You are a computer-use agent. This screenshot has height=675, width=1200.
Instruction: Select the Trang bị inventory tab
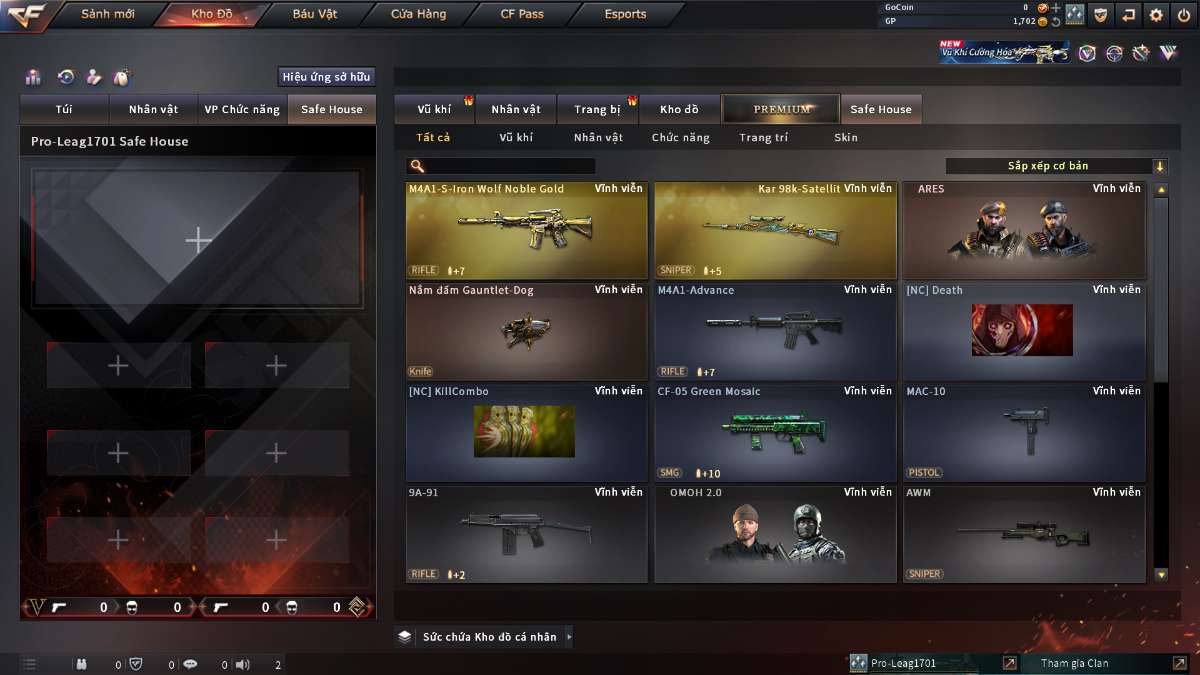[x=598, y=109]
